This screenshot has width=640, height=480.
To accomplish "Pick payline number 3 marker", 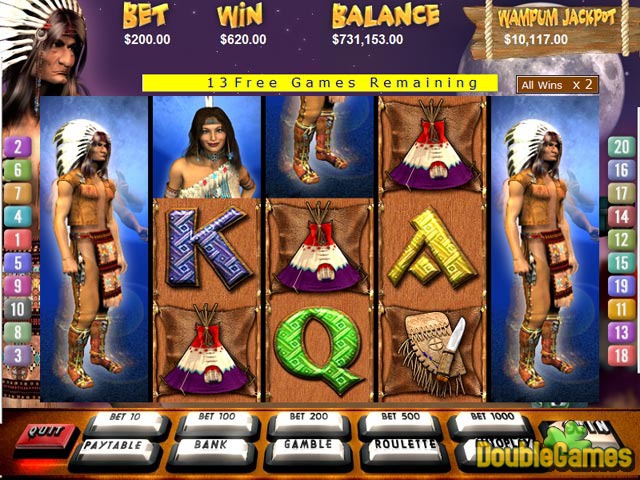I will (18, 355).
